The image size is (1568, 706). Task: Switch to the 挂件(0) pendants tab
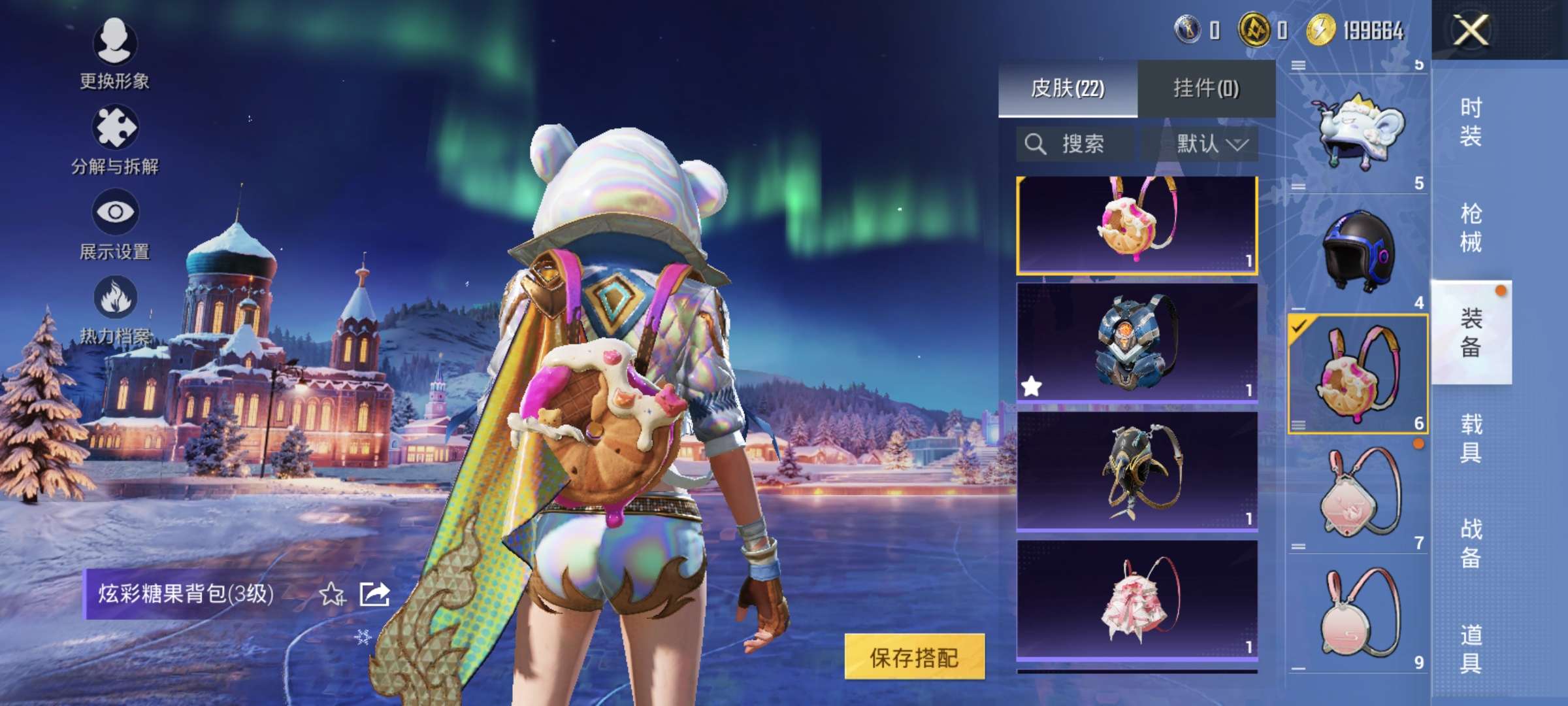pos(1206,88)
